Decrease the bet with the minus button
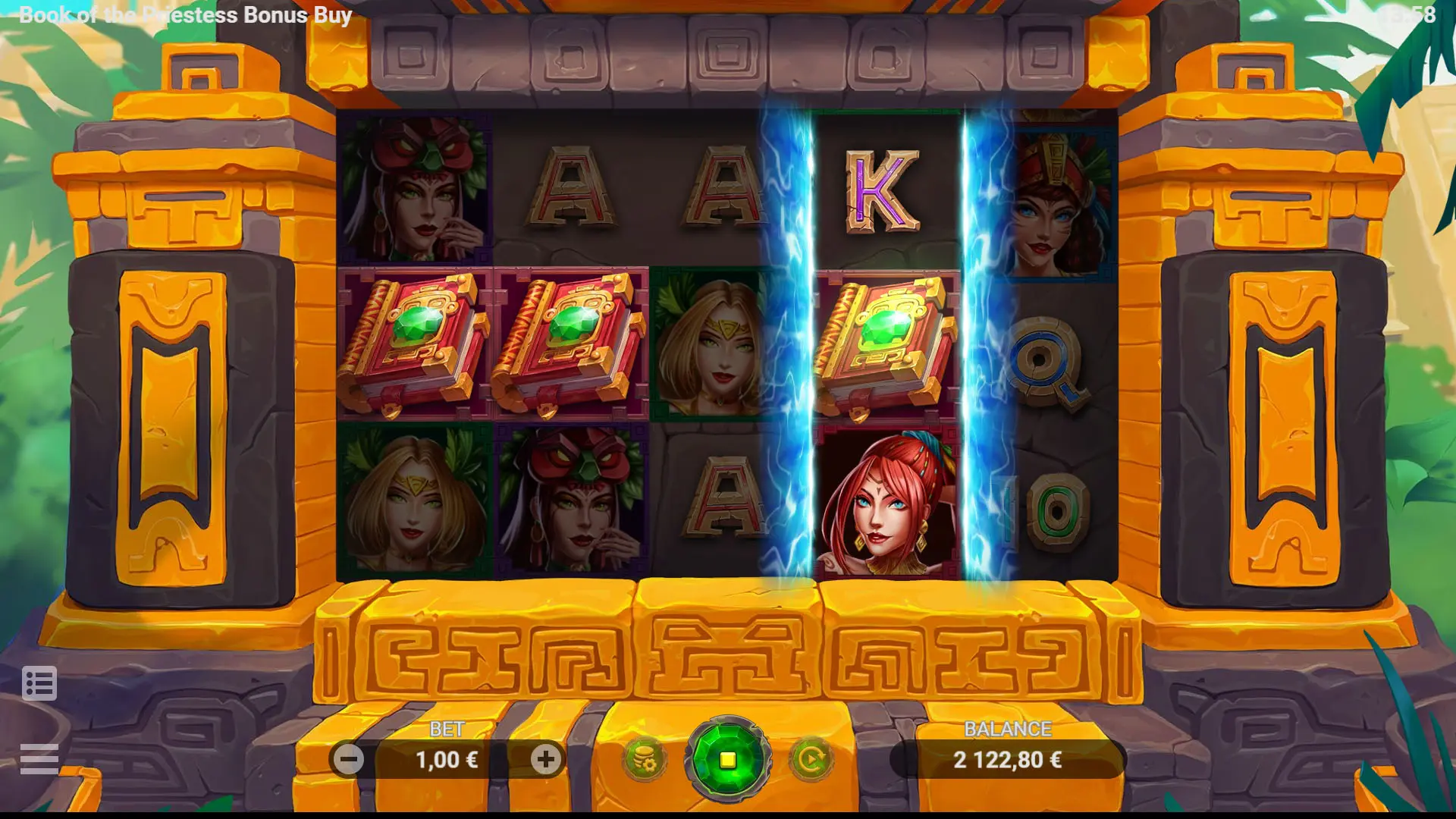1456x819 pixels. (x=349, y=759)
